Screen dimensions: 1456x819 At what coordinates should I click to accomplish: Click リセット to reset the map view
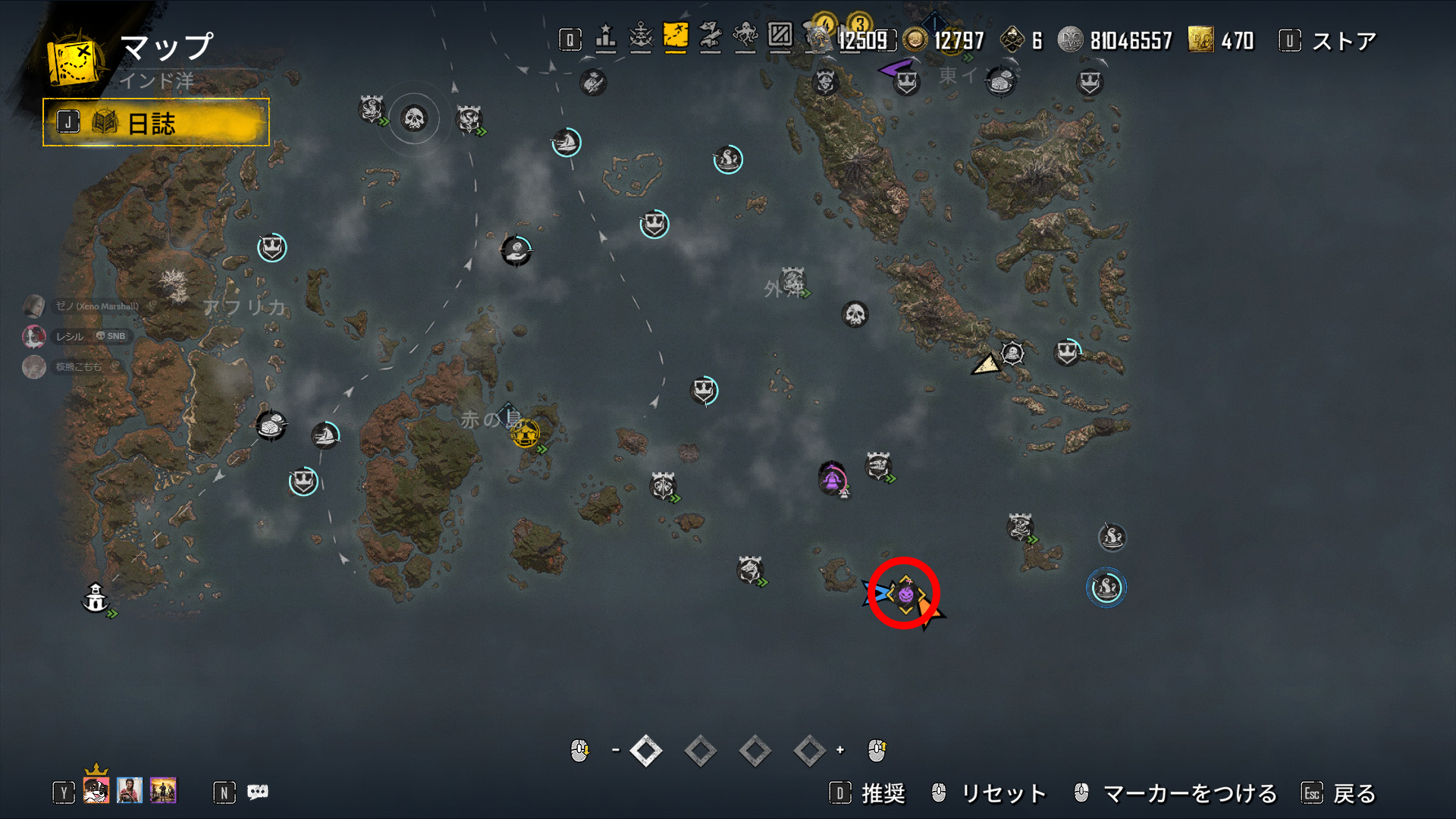pyautogui.click(x=1003, y=793)
